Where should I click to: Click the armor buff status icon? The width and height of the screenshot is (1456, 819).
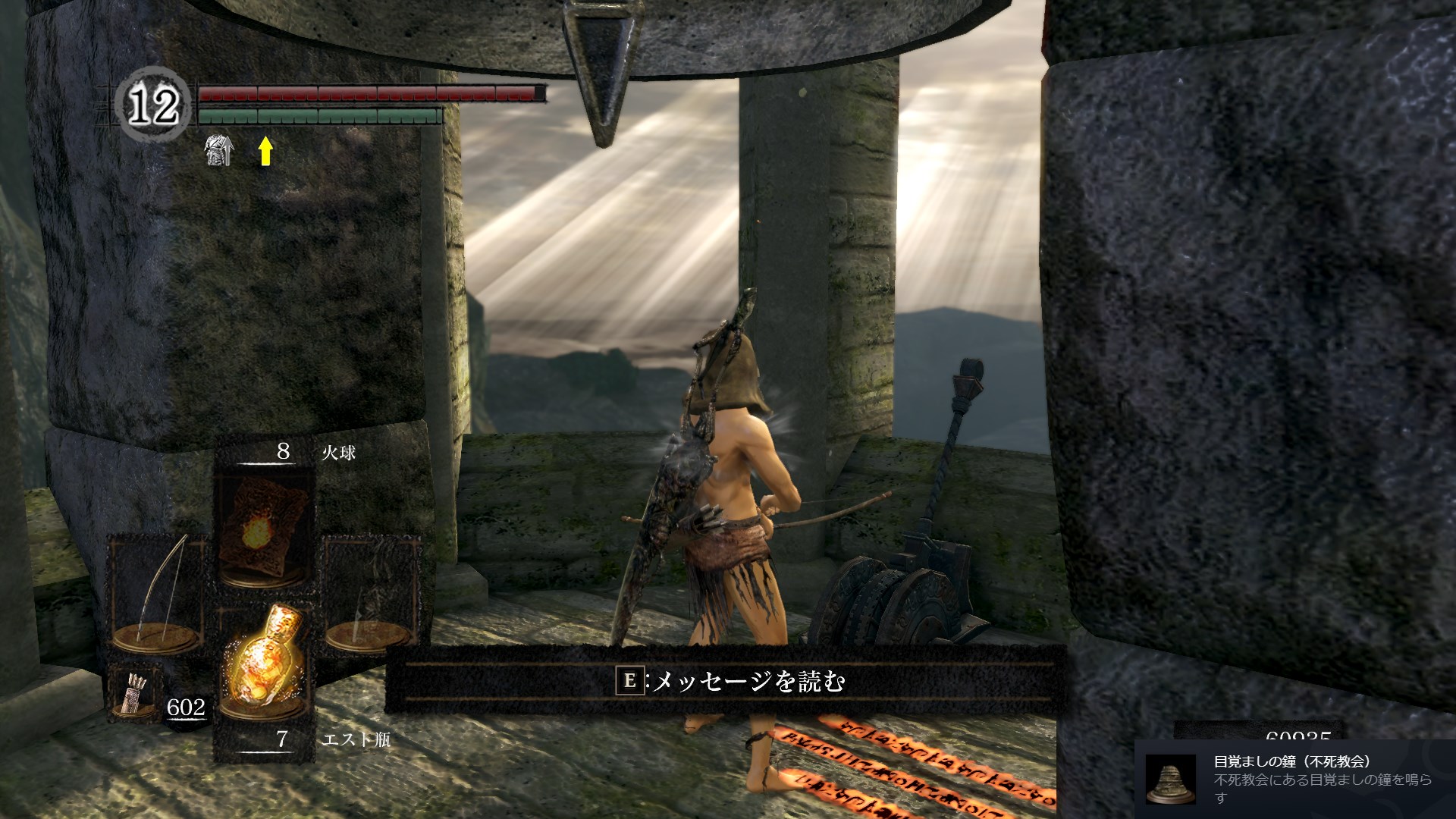218,151
